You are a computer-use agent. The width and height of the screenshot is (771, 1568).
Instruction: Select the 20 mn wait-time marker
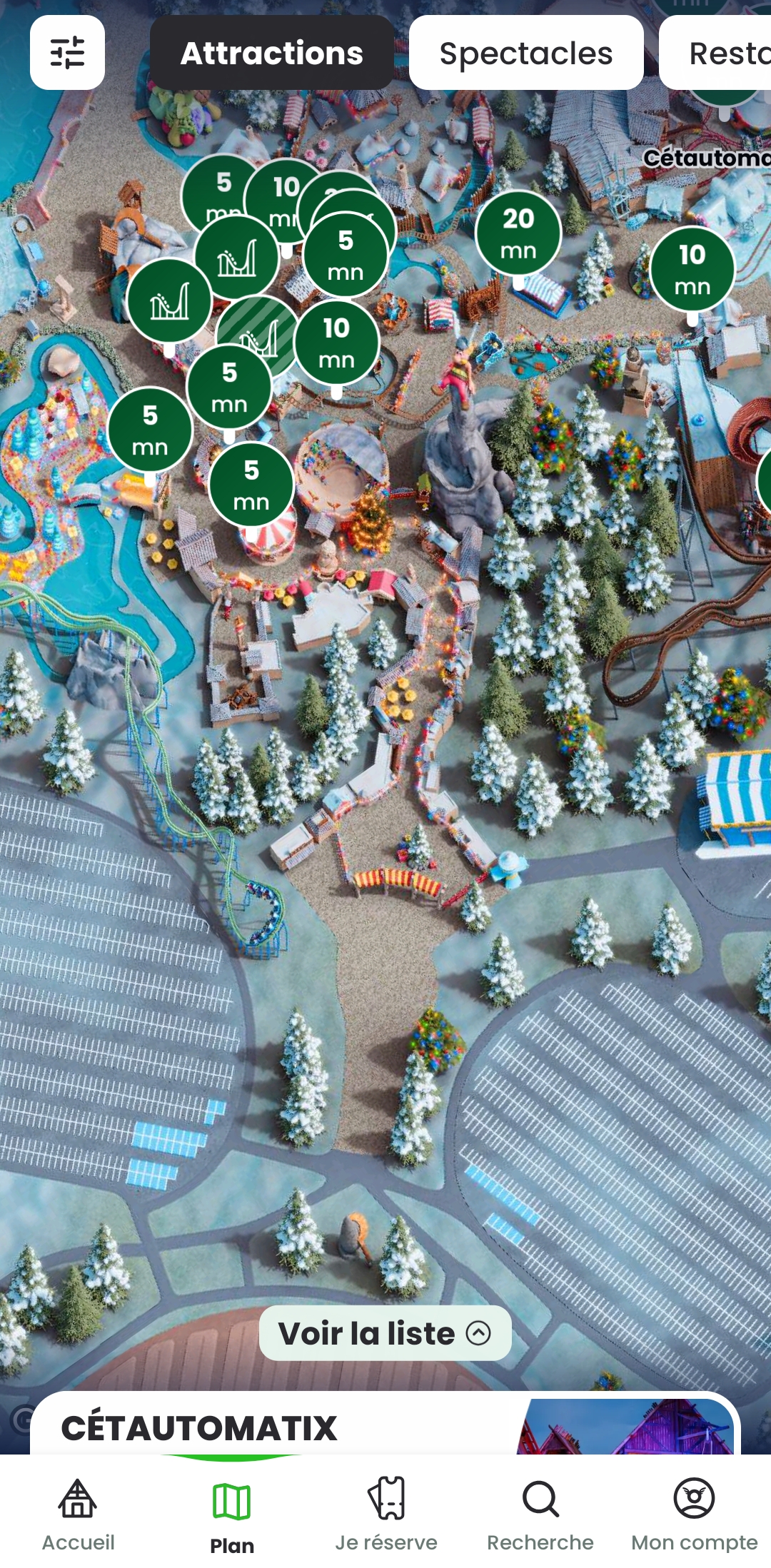(x=518, y=233)
